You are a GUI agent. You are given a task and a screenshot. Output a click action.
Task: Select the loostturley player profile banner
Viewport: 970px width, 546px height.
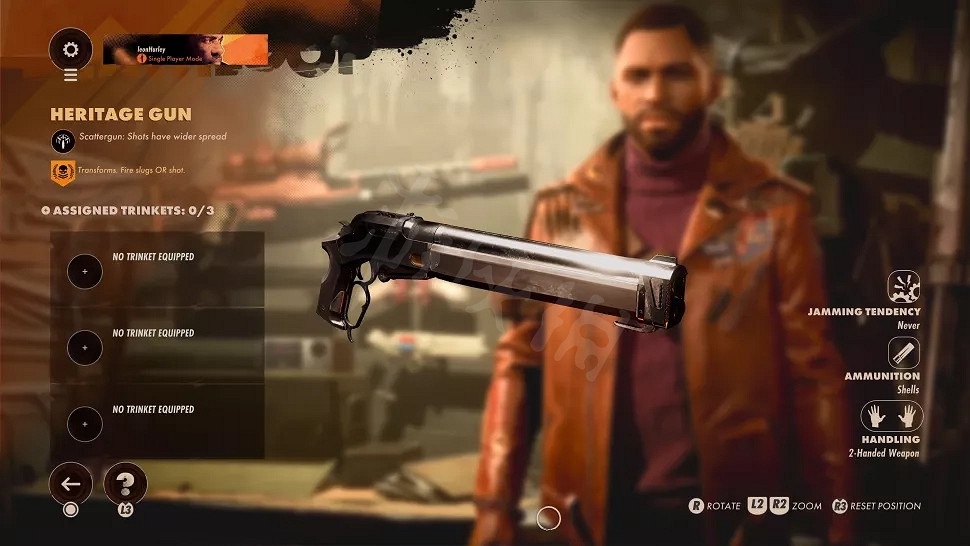[185, 49]
